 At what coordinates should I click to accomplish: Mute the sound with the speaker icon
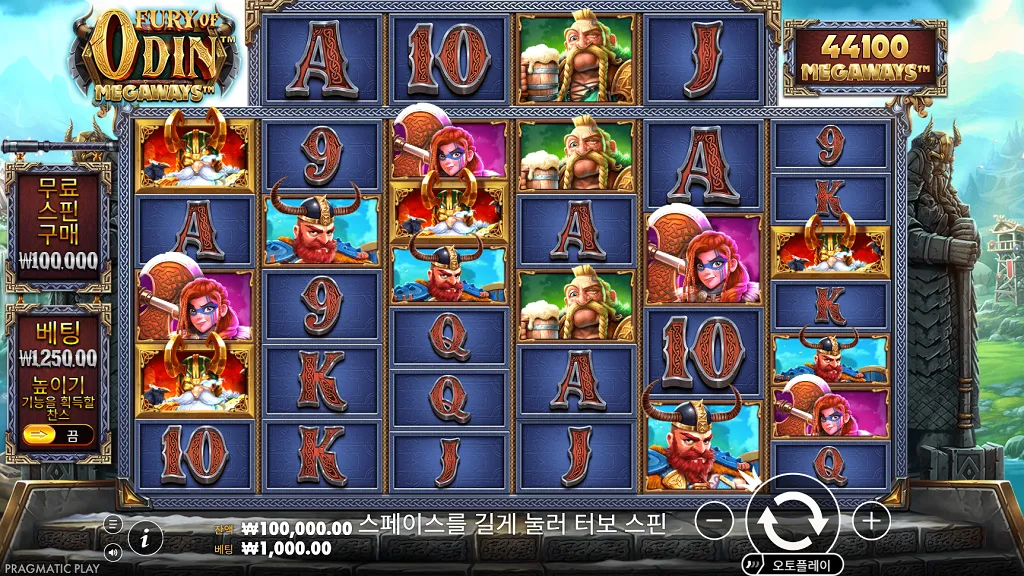click(x=113, y=551)
